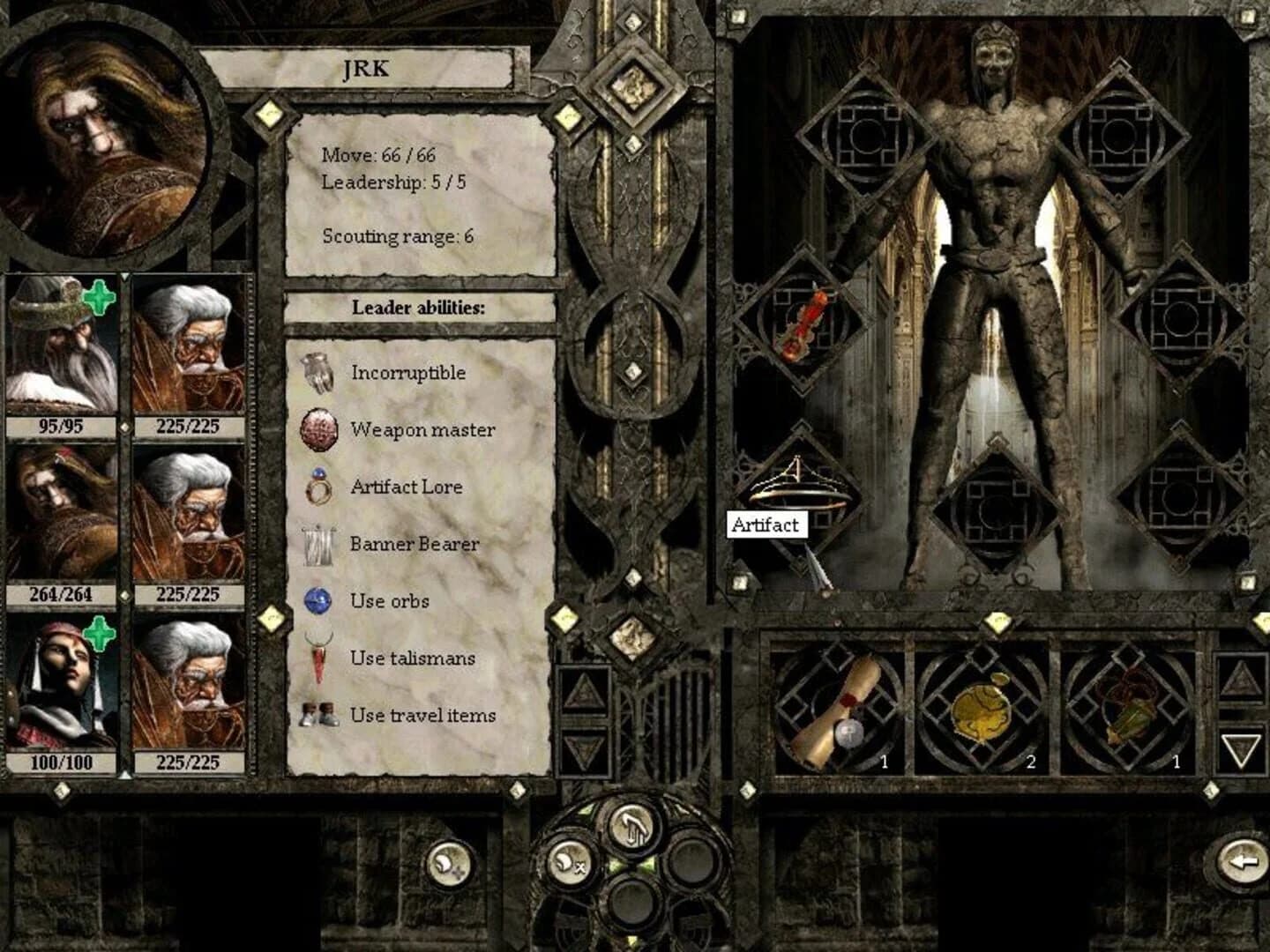Image resolution: width=1270 pixels, height=952 pixels.
Task: Click the upward triangle scroll arrow
Action: (x=582, y=690)
